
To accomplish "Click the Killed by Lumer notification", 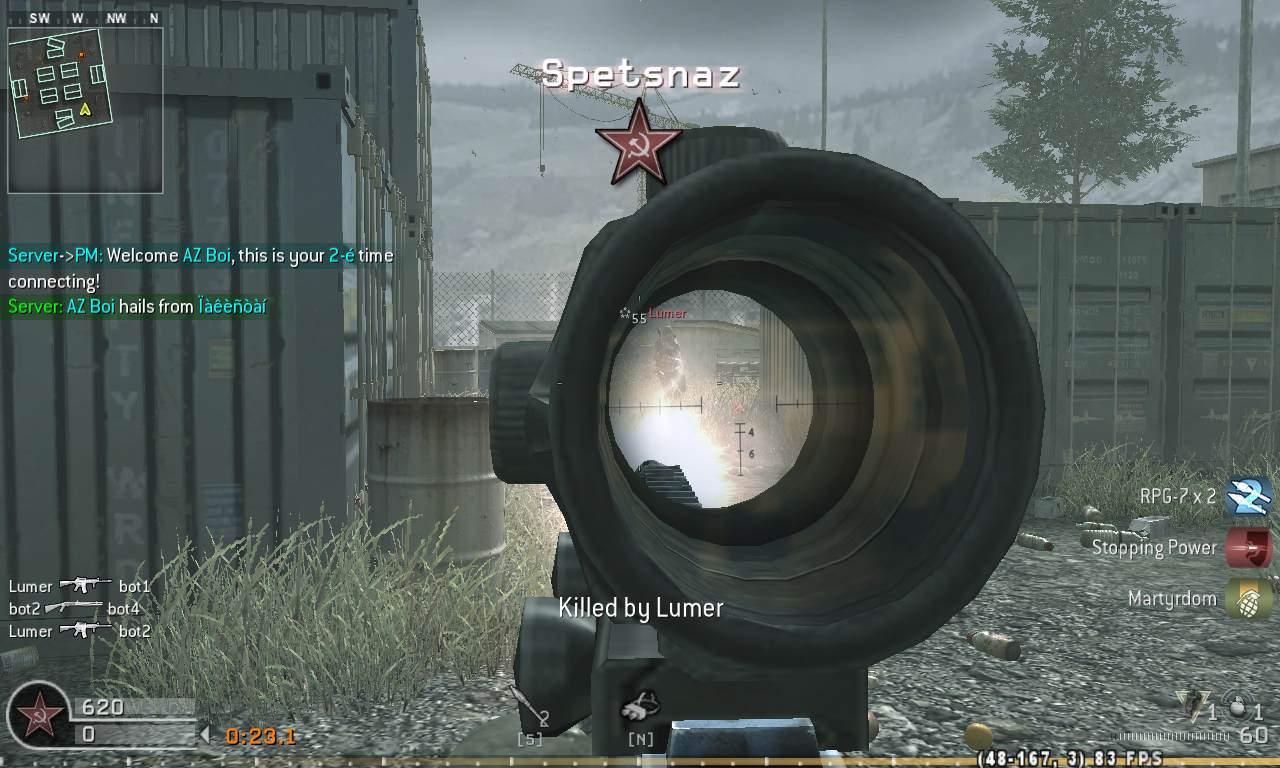I will point(640,607).
